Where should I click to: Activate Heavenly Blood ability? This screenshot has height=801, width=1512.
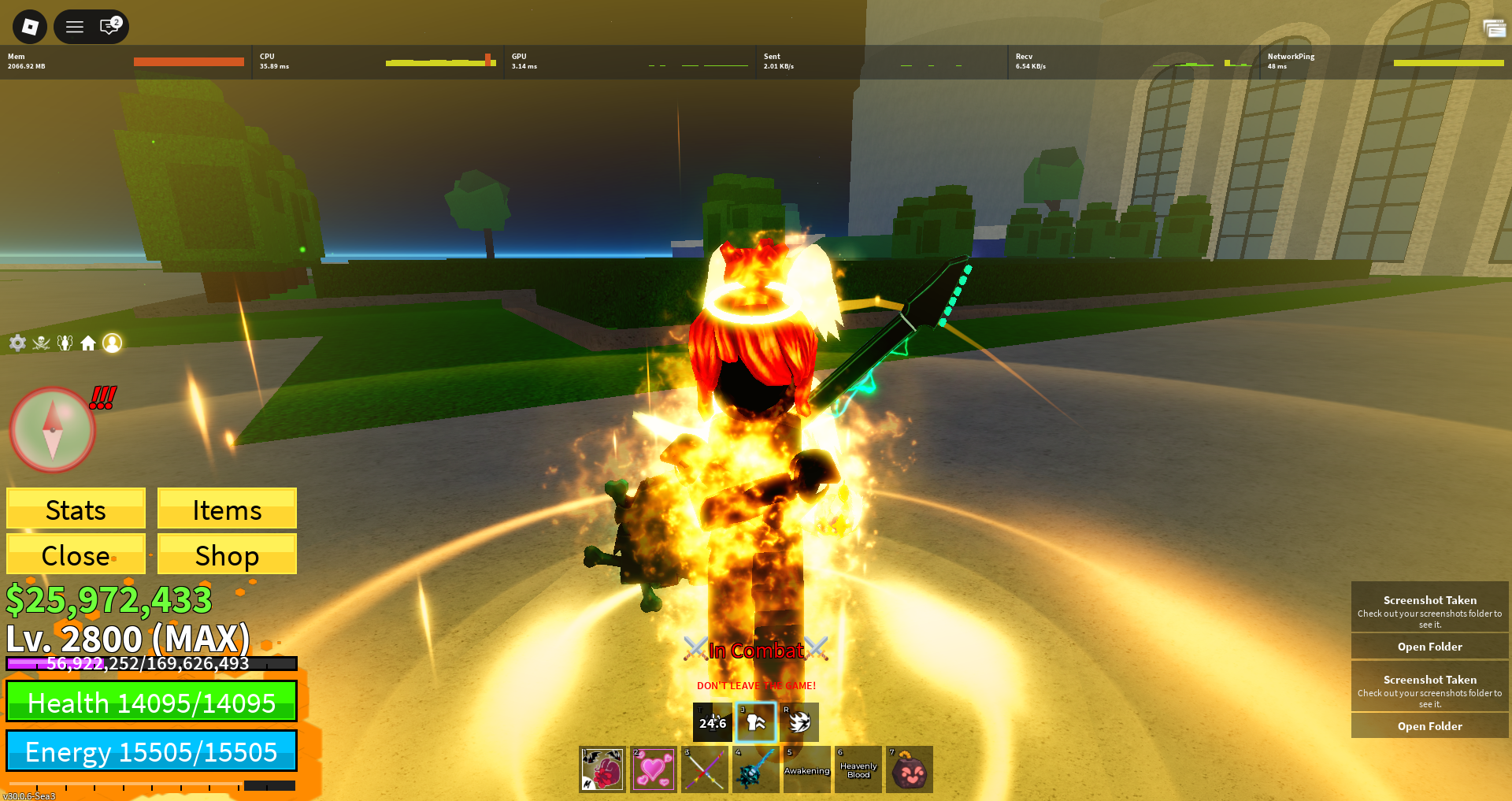858,769
